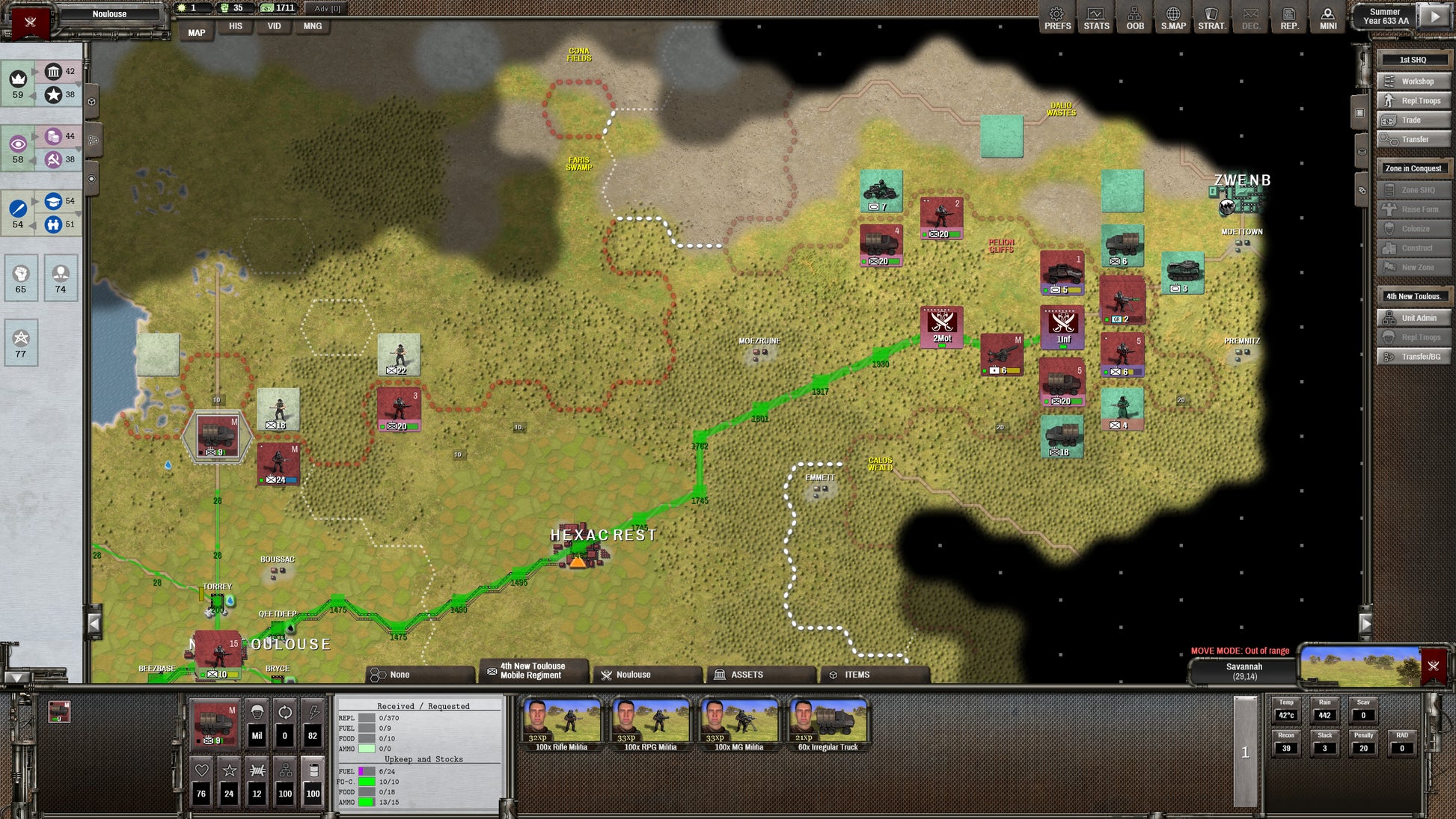Open the Trade button
This screenshot has height=819, width=1456.
pos(1413,120)
